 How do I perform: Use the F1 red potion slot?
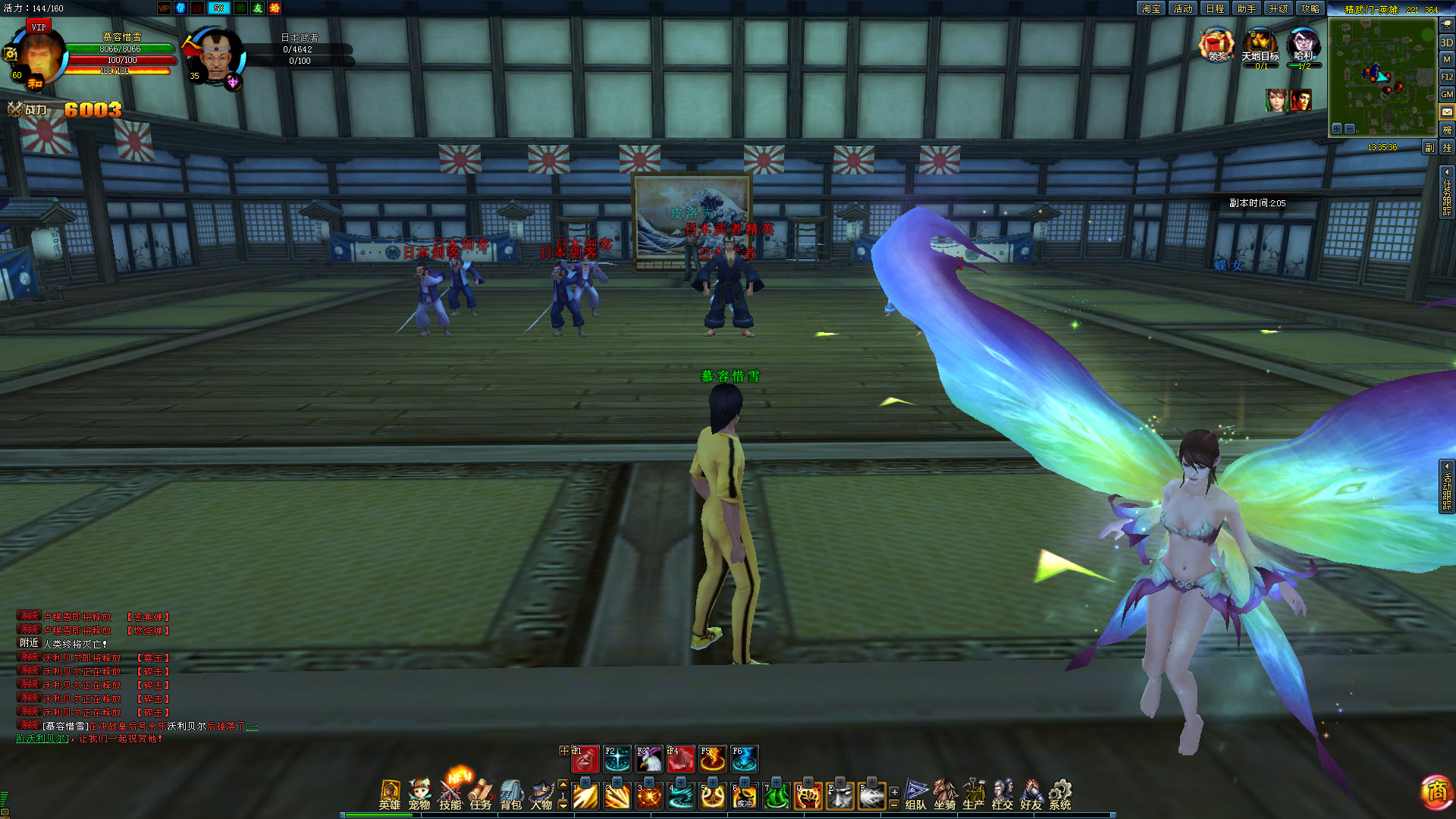pos(585,758)
